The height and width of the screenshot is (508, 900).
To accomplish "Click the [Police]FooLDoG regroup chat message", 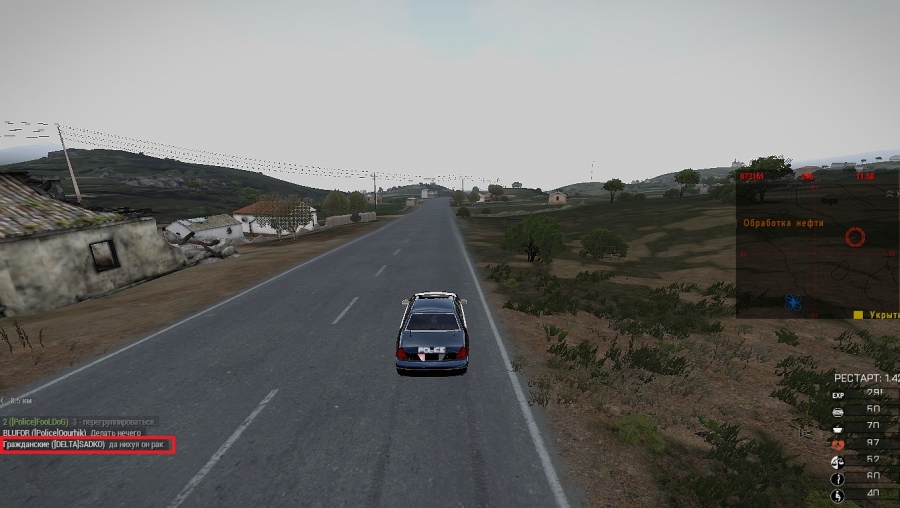I will pyautogui.click(x=76, y=422).
